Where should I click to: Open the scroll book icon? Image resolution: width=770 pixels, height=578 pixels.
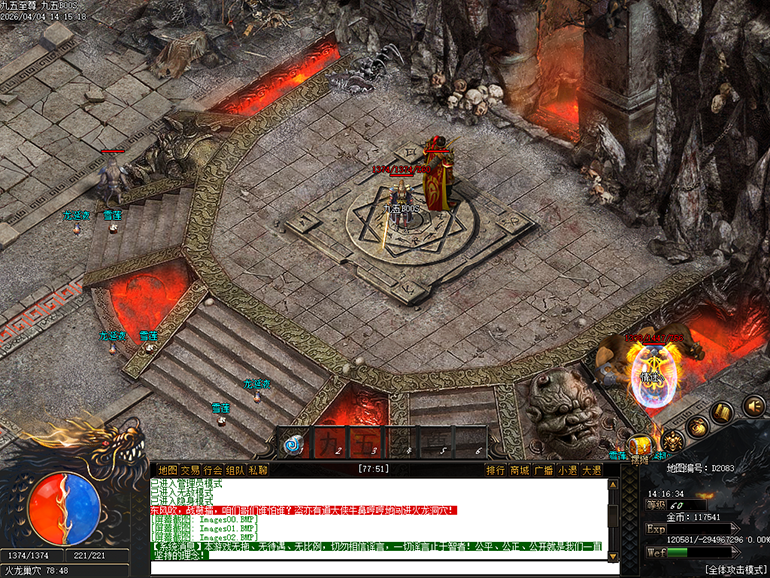pos(723,412)
